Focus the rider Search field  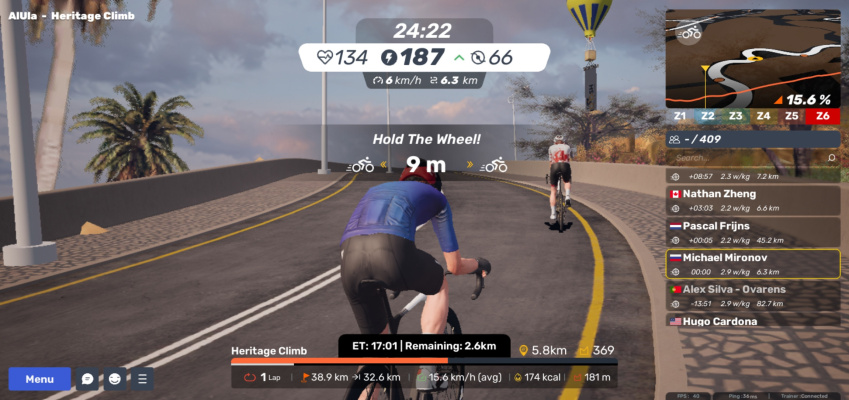(x=748, y=158)
